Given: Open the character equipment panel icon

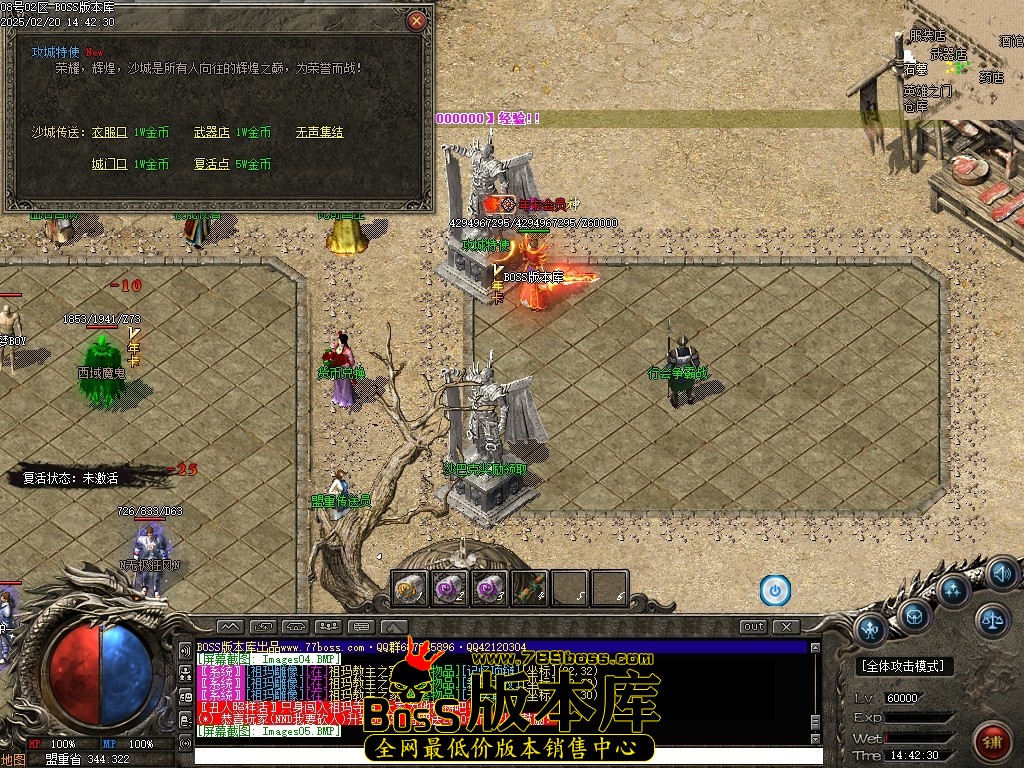Looking at the screenshot, I should tap(872, 629).
